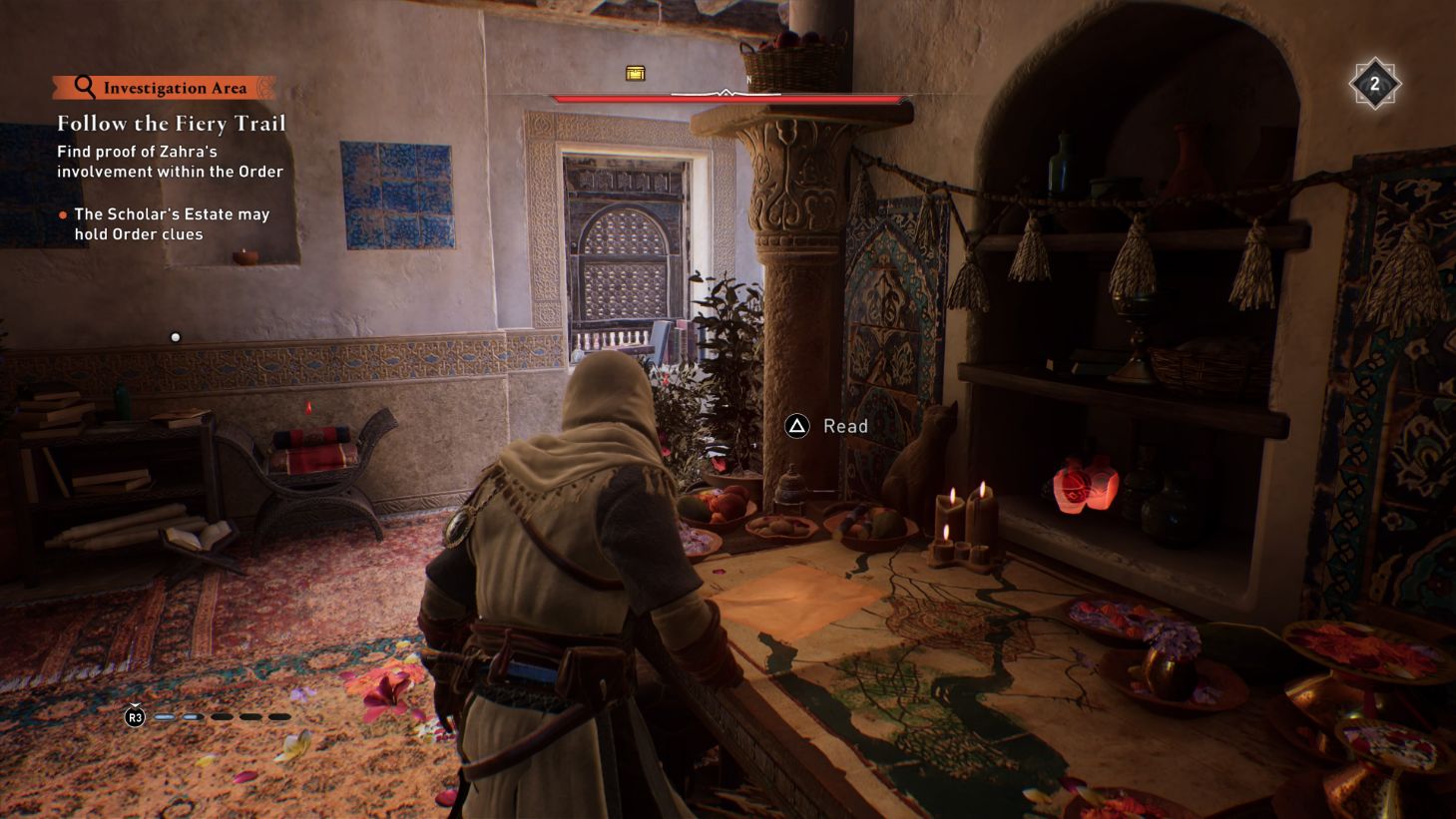Click the R3 stick icon near the focus pips
Image resolution: width=1456 pixels, height=819 pixels.
(135, 717)
